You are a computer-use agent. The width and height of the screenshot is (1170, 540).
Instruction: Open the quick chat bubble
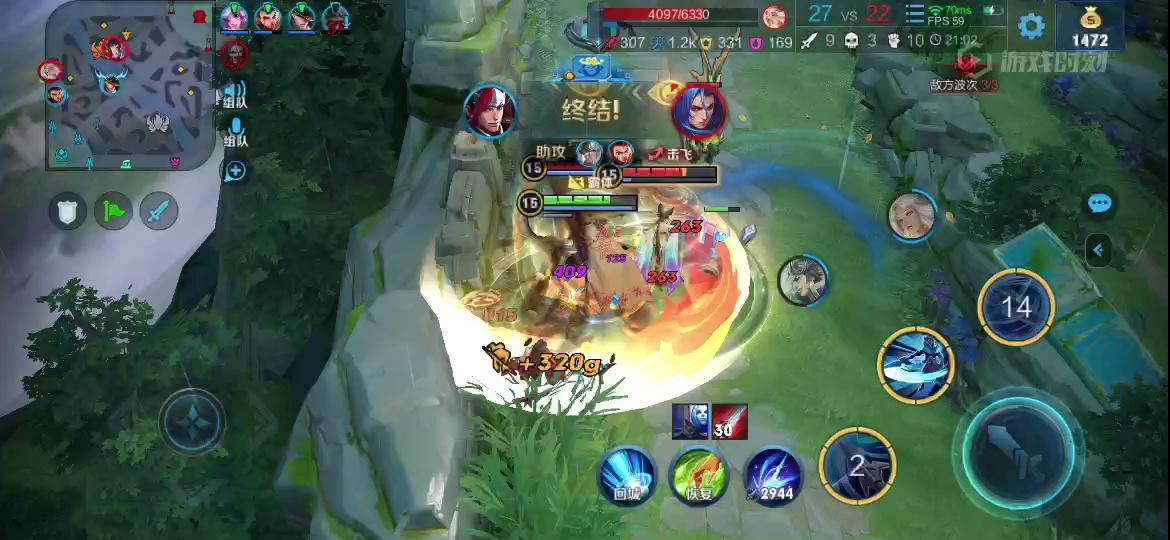pyautogui.click(x=1099, y=204)
